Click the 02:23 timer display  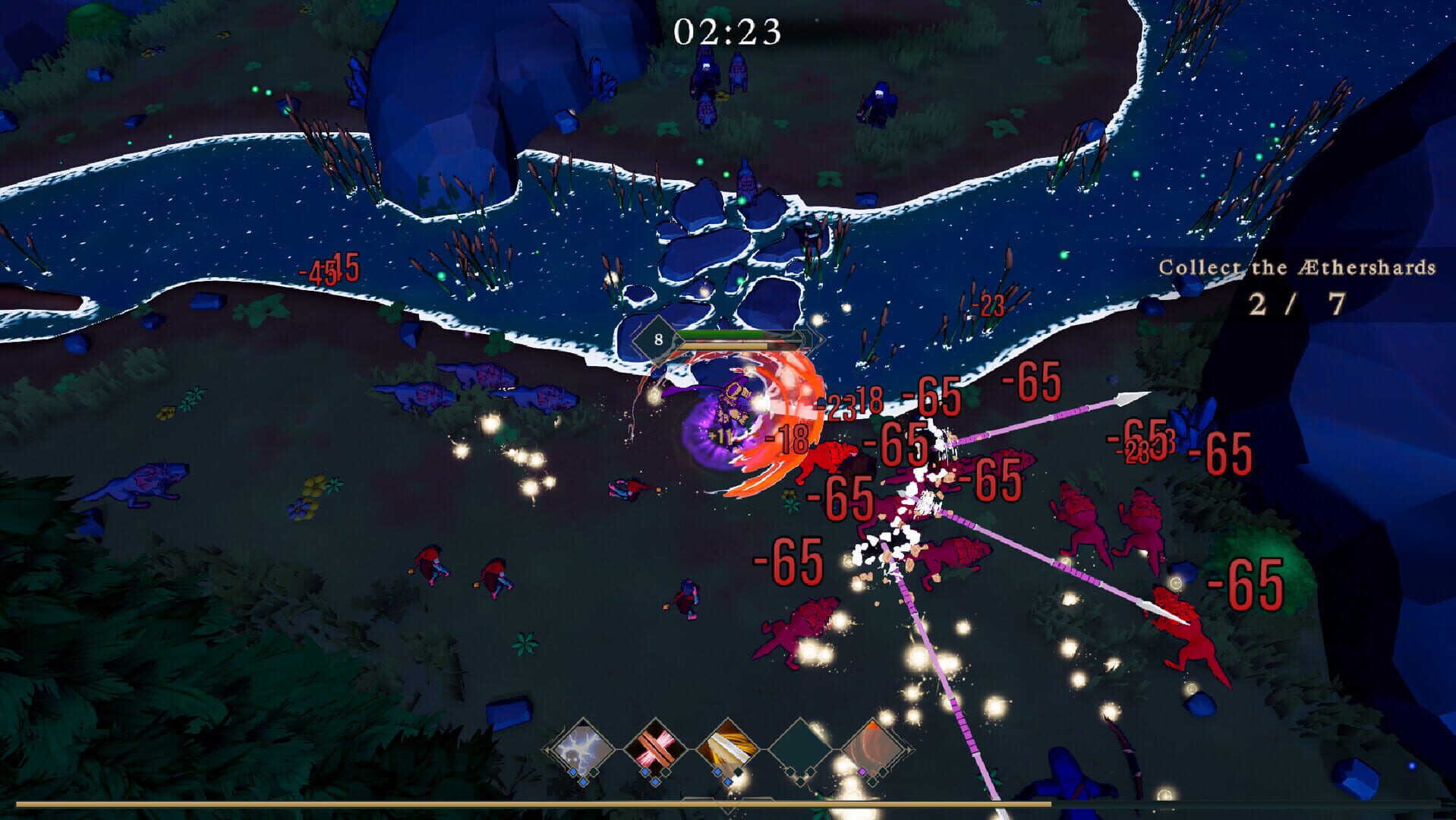[727, 31]
